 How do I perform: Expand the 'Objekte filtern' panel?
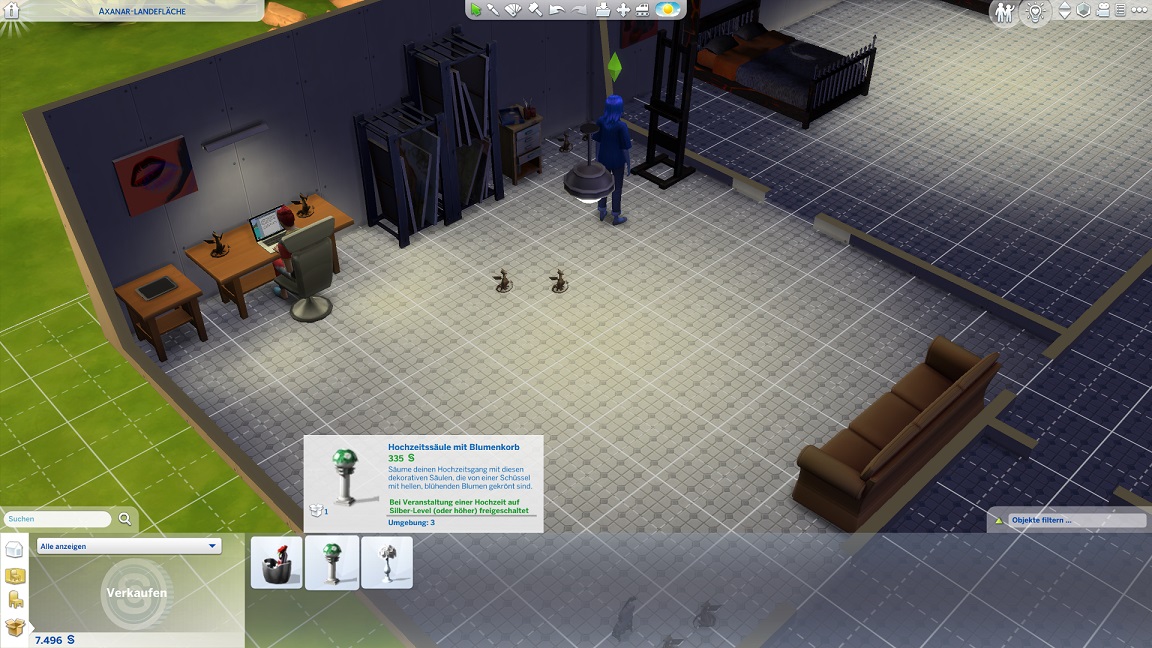[x=1067, y=520]
